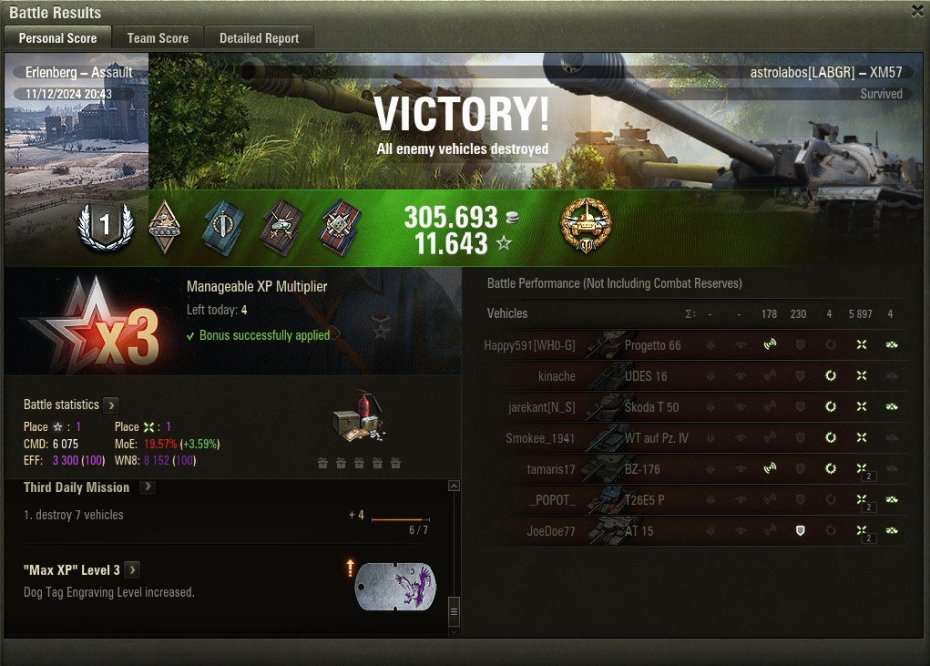Click the first-place laurel medal
The height and width of the screenshot is (666, 930).
(104, 226)
